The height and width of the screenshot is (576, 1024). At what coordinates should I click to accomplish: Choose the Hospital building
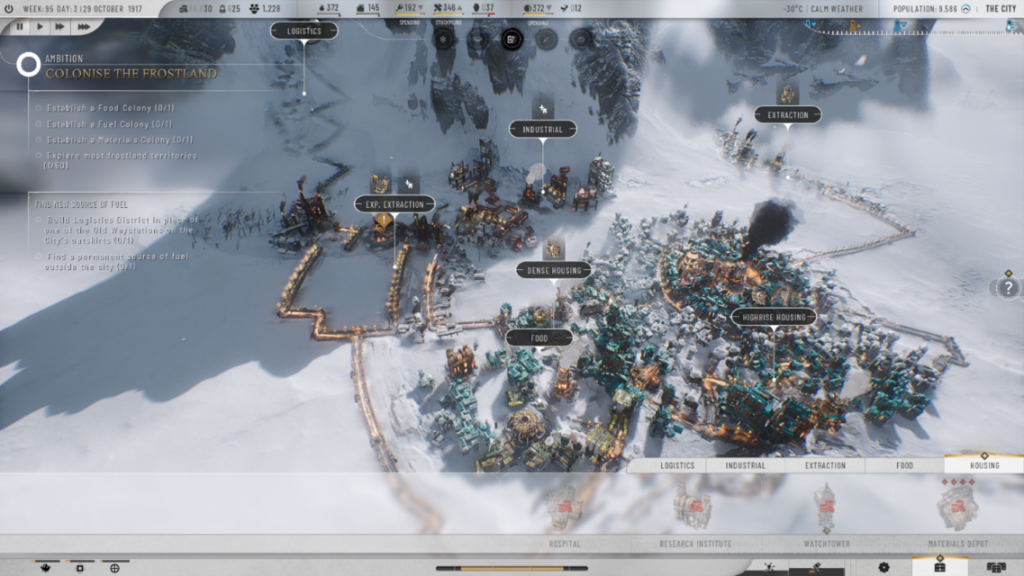[x=565, y=510]
